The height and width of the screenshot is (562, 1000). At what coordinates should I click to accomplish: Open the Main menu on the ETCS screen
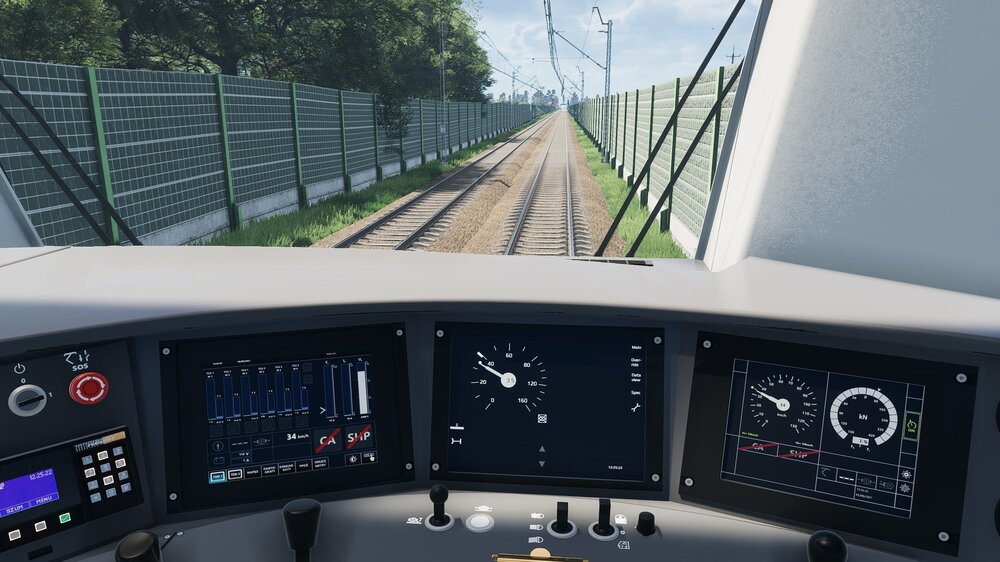click(636, 347)
